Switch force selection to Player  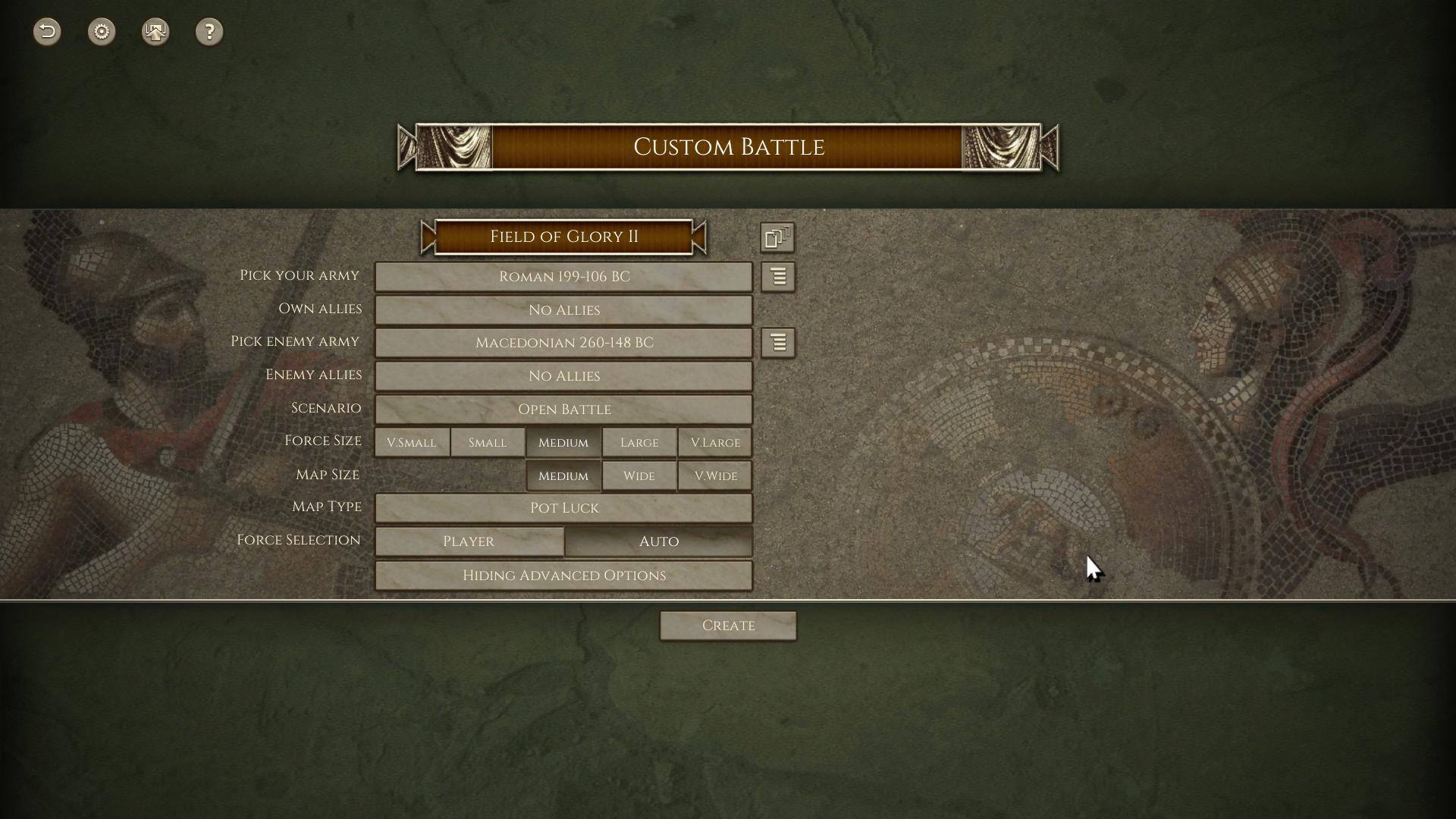[469, 541]
